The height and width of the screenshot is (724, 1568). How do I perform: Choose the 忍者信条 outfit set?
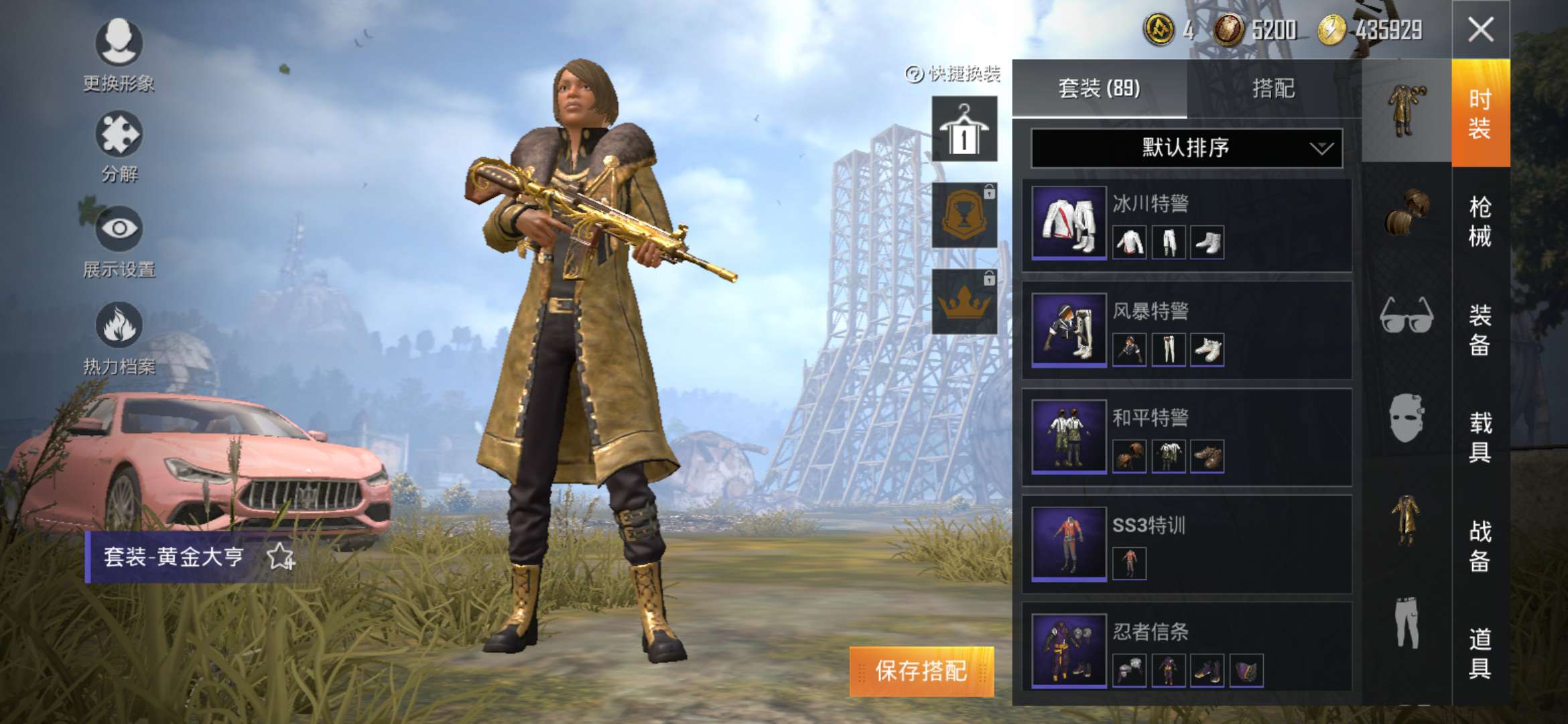tap(1186, 650)
